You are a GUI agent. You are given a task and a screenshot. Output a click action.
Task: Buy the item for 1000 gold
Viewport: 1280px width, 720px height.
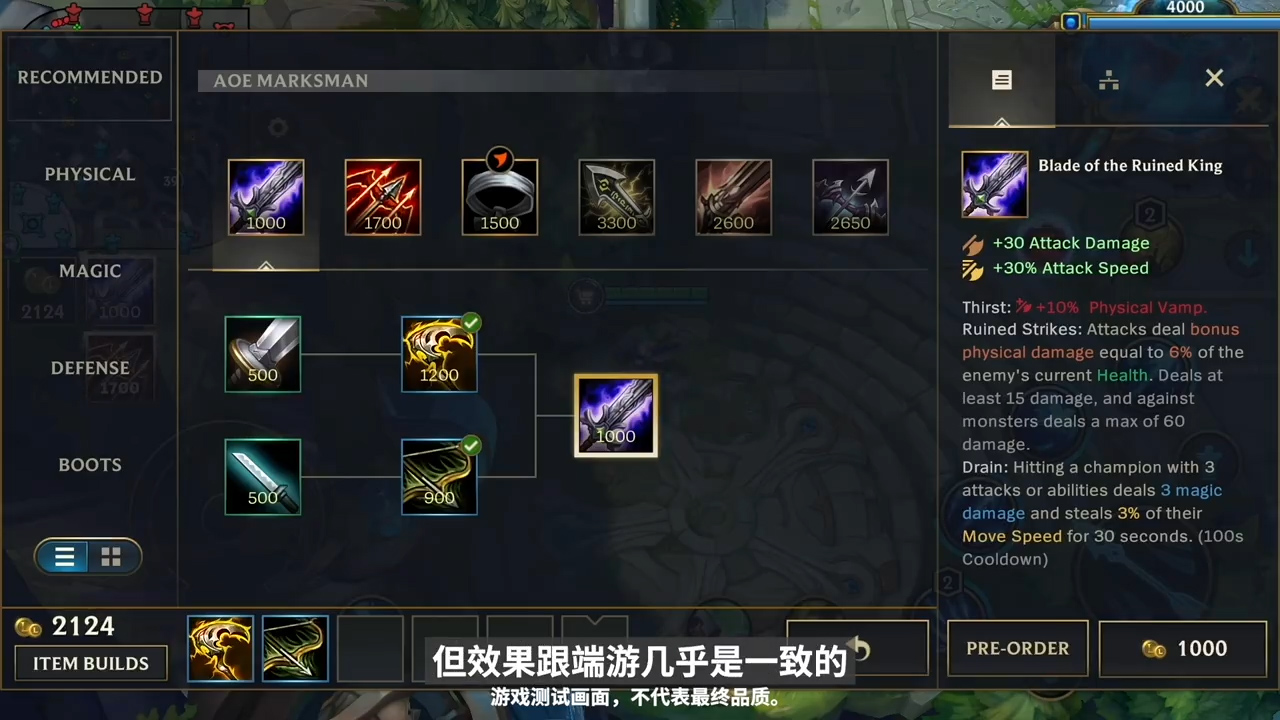(1183, 648)
